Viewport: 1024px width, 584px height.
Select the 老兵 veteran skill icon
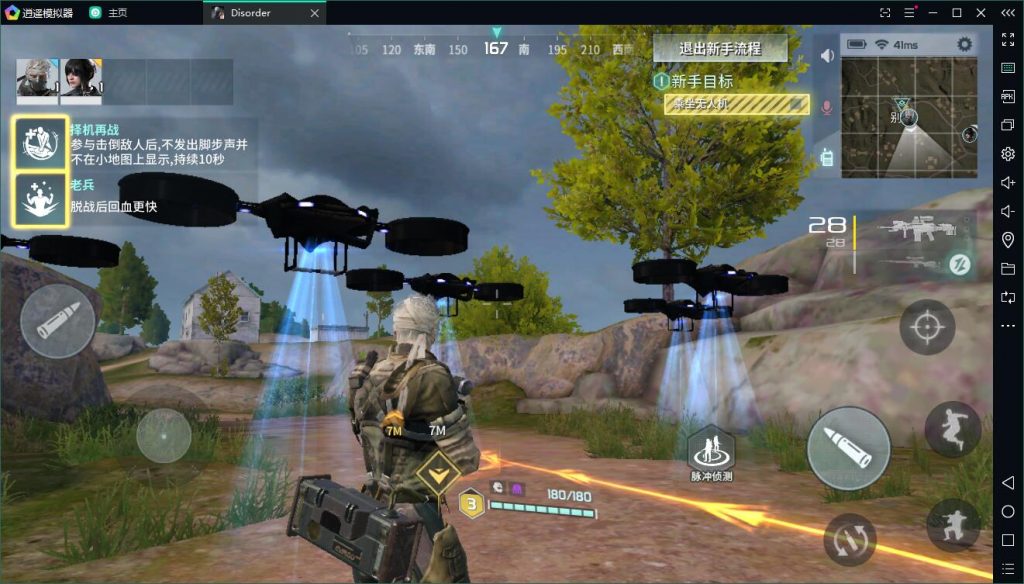tap(41, 199)
